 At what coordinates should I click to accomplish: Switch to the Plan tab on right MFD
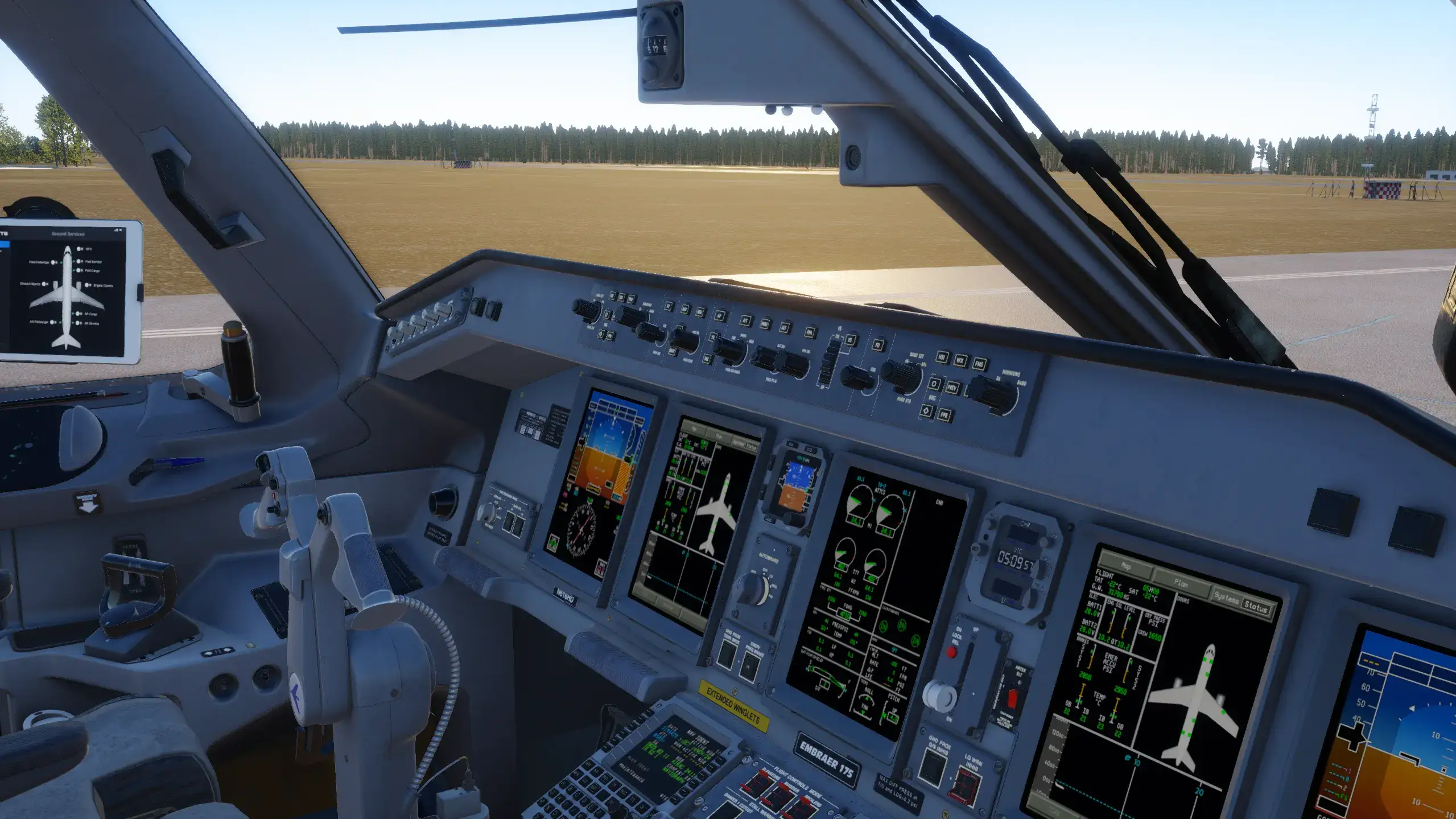point(1180,582)
